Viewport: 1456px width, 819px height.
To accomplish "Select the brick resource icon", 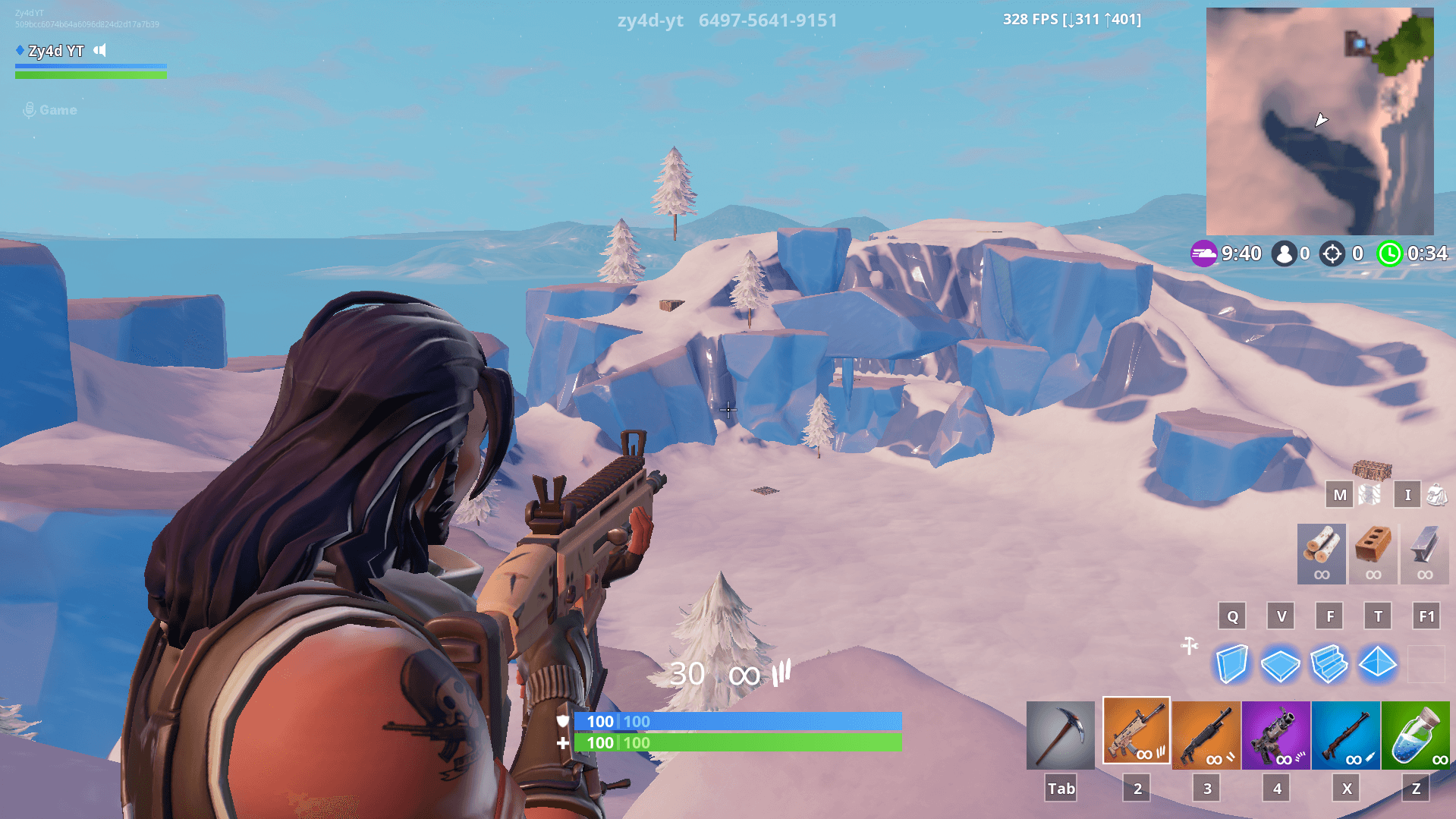I will coord(1373,554).
